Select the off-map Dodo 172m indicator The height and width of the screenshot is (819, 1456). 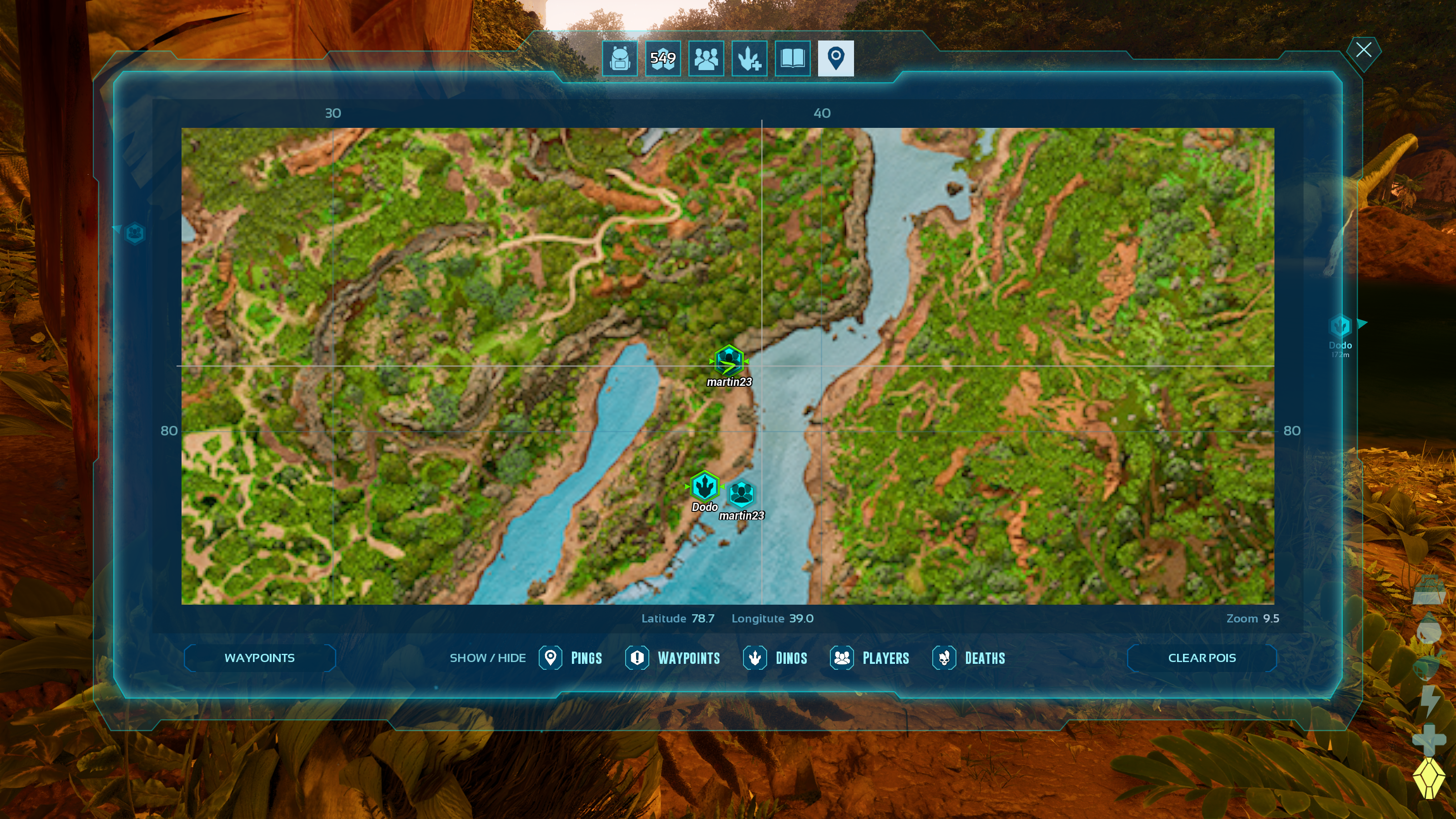point(1340,327)
